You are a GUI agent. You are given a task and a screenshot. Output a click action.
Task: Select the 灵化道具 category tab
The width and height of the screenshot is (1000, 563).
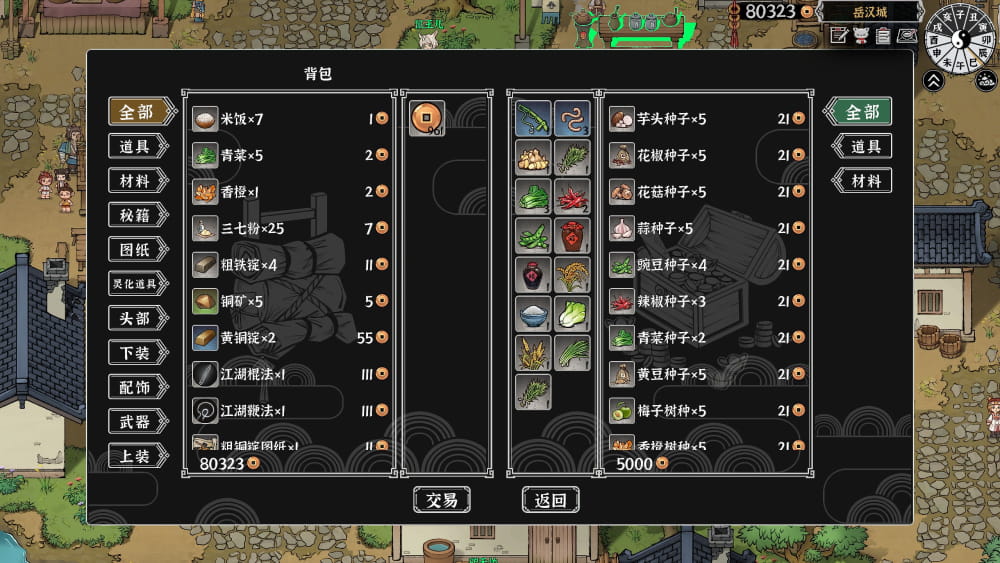click(x=136, y=284)
